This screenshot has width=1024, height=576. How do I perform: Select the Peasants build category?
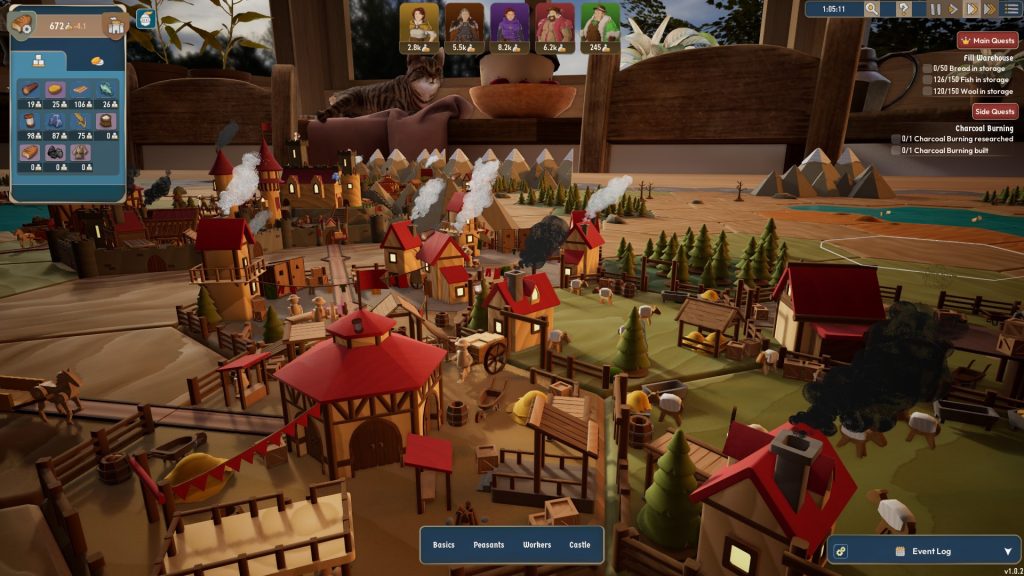(x=489, y=545)
